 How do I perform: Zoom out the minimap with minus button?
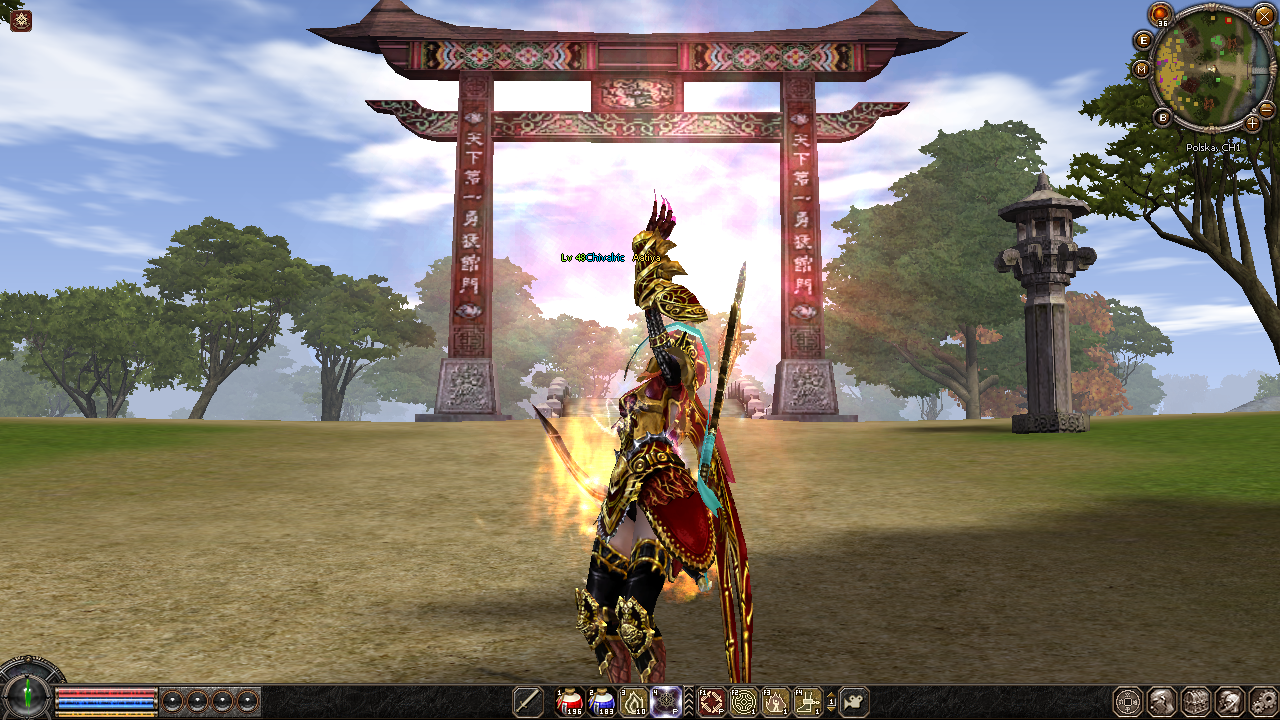tap(1266, 108)
